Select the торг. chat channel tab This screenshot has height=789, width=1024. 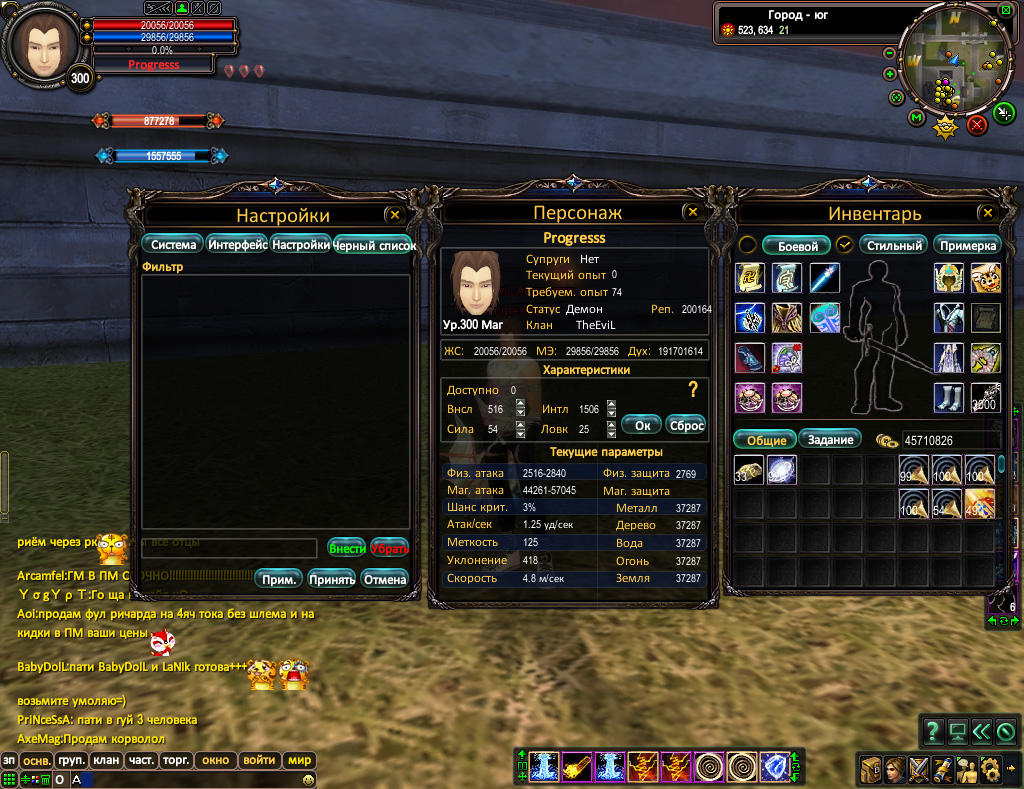(x=178, y=760)
